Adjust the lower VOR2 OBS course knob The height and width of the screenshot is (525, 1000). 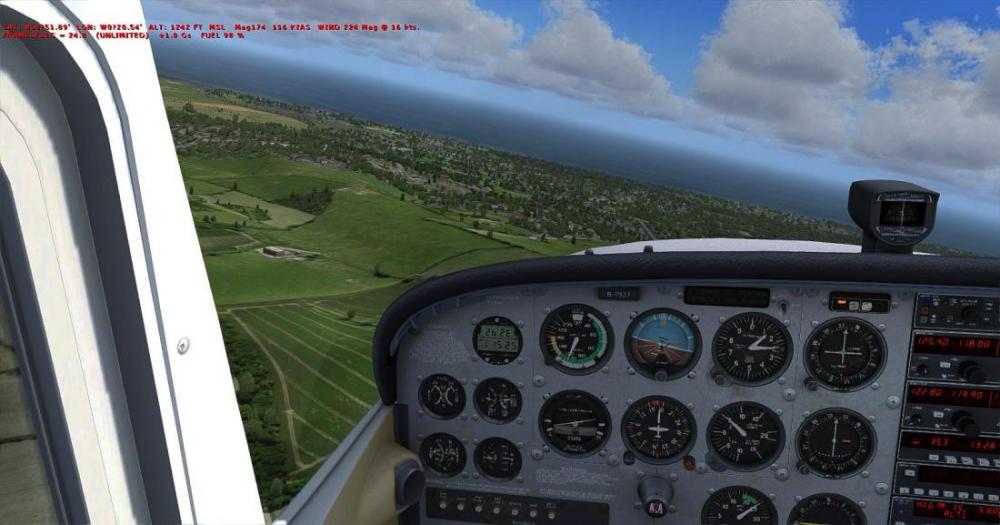point(802,470)
